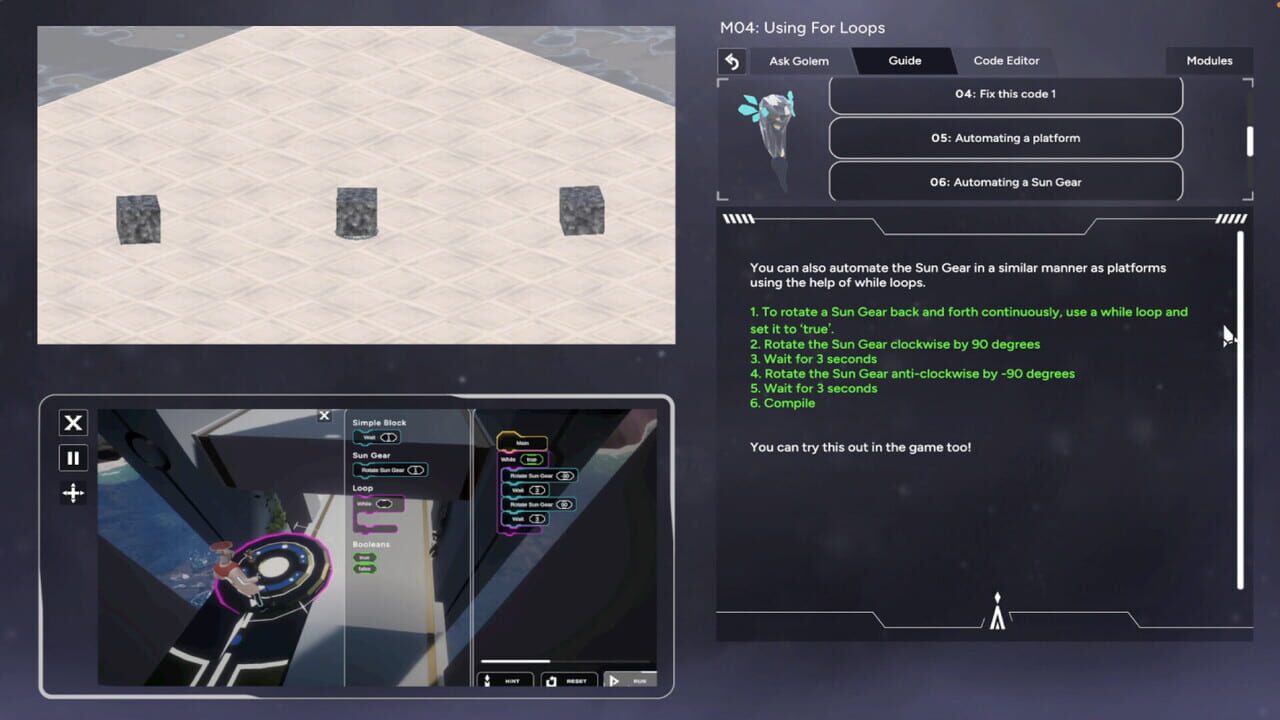Switch to the Code Editor tab
1280x720 pixels.
tap(1006, 60)
